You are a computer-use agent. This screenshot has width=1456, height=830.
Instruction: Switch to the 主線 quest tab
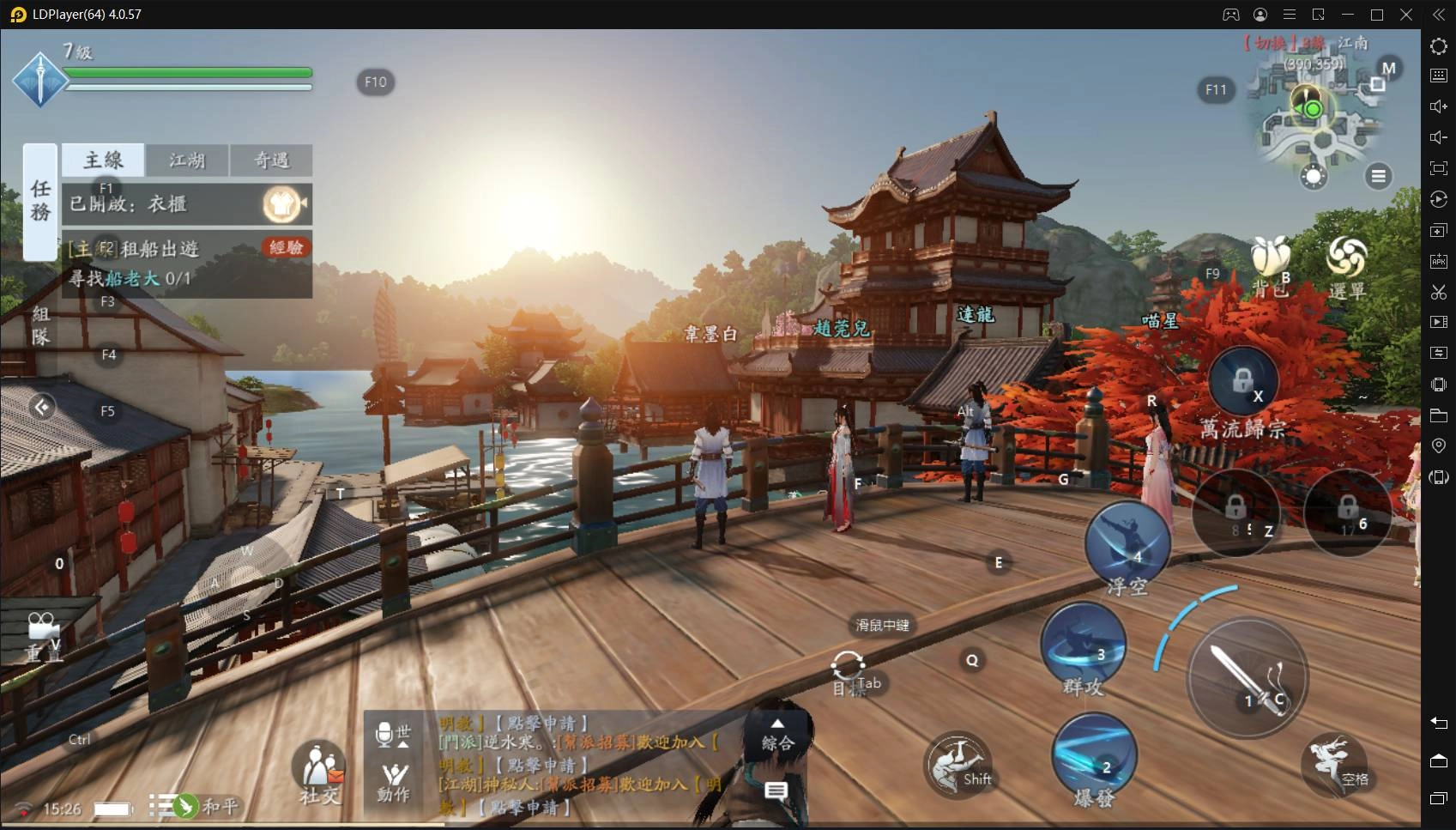(103, 160)
